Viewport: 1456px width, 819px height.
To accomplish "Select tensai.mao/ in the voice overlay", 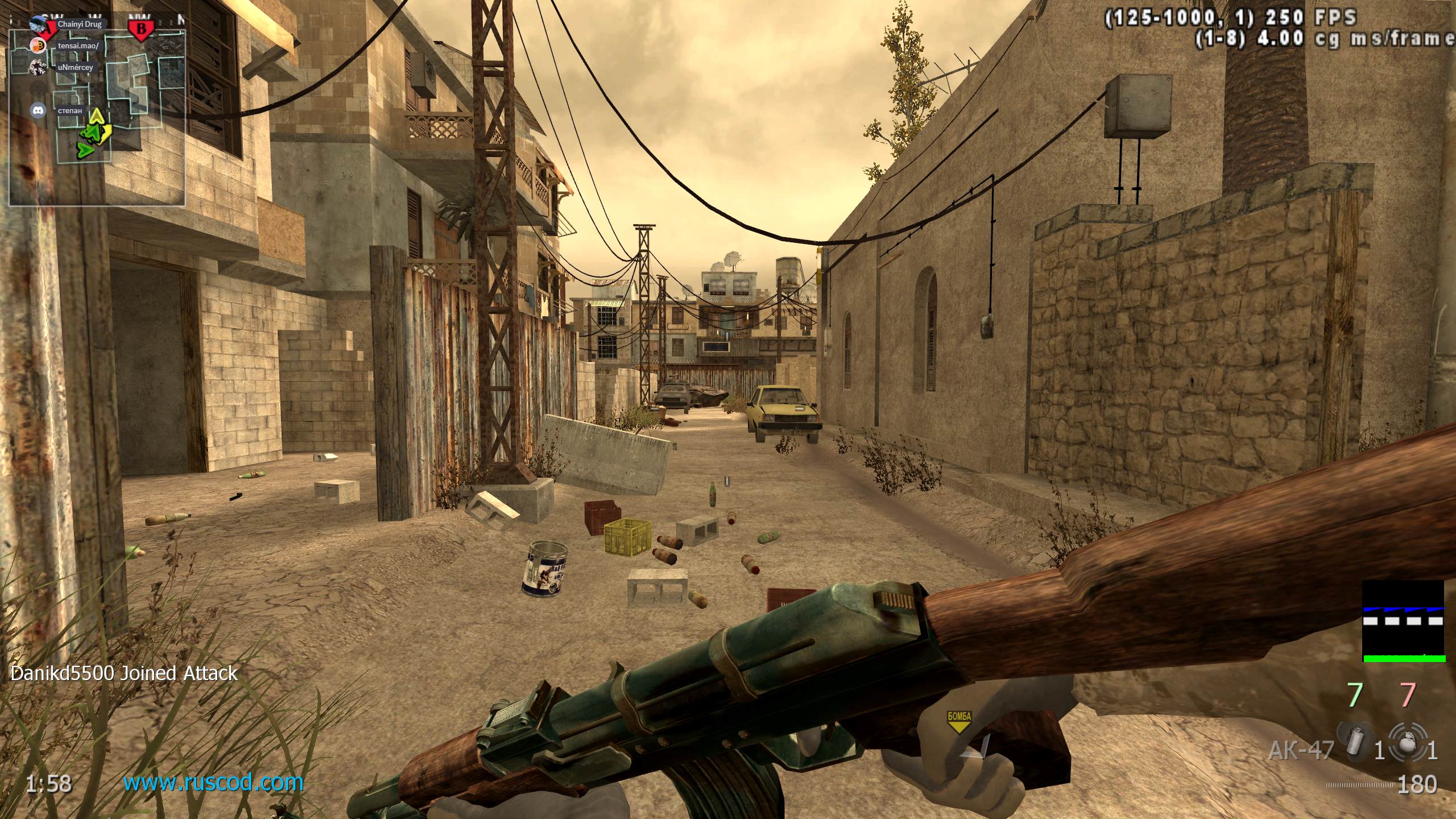I will 78,46.
